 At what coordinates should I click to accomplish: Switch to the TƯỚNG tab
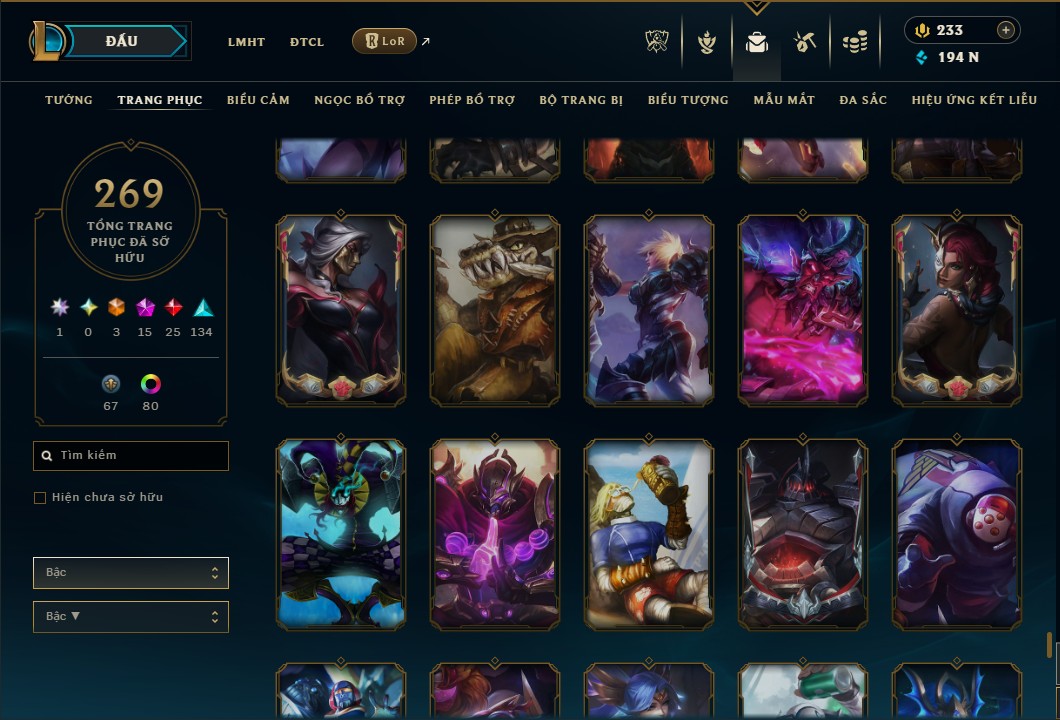tap(69, 100)
